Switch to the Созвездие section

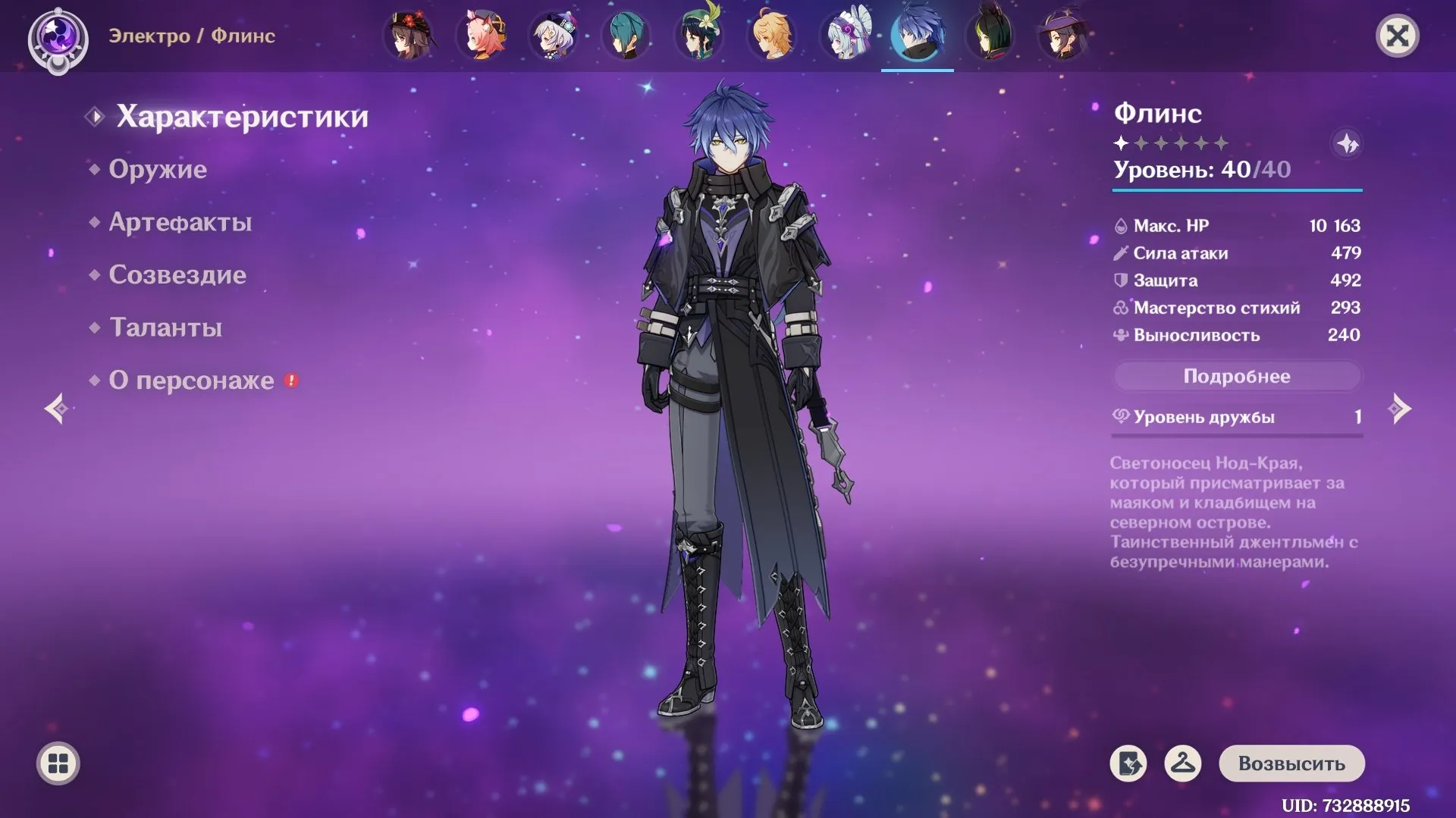(177, 274)
